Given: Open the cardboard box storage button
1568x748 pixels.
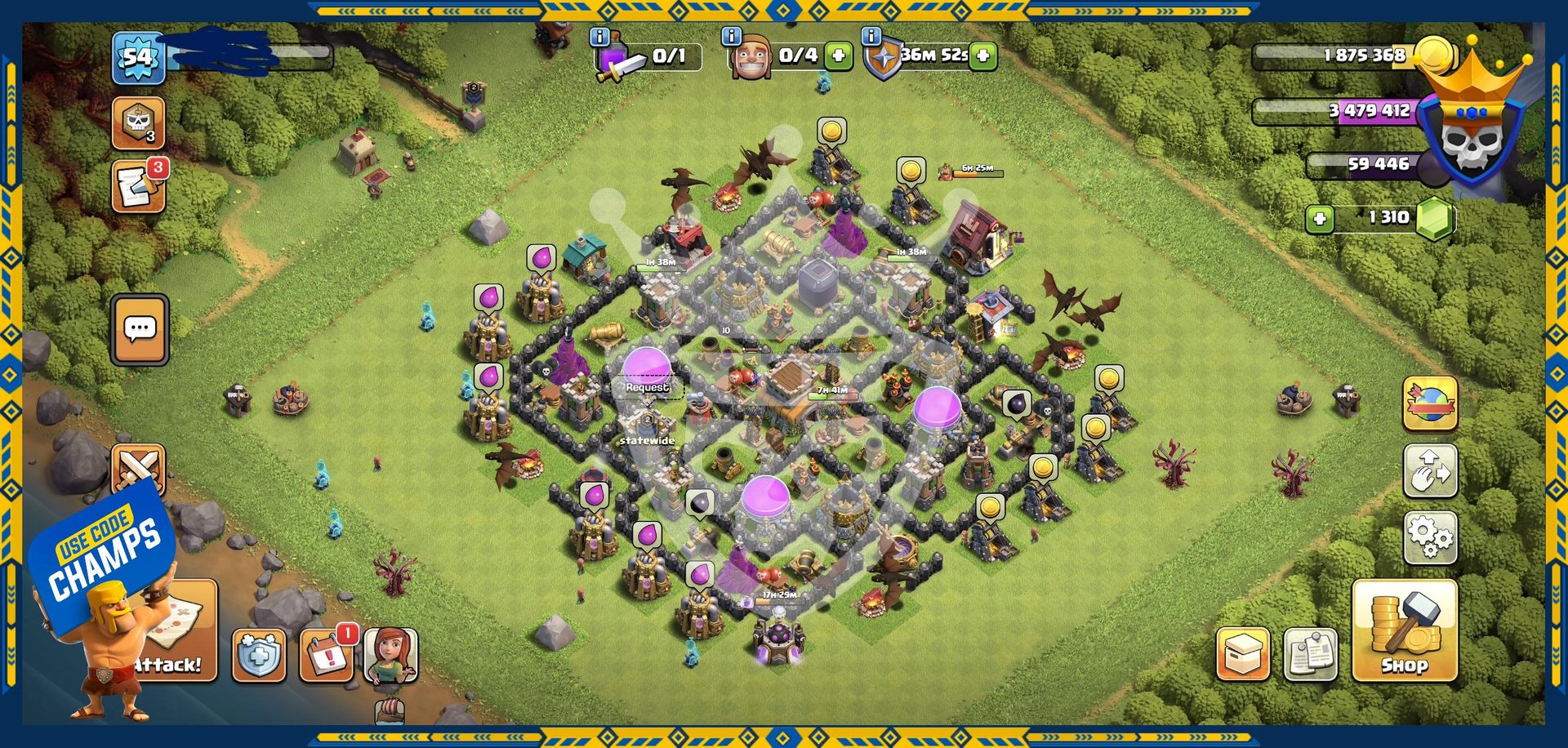Looking at the screenshot, I should point(1243,654).
